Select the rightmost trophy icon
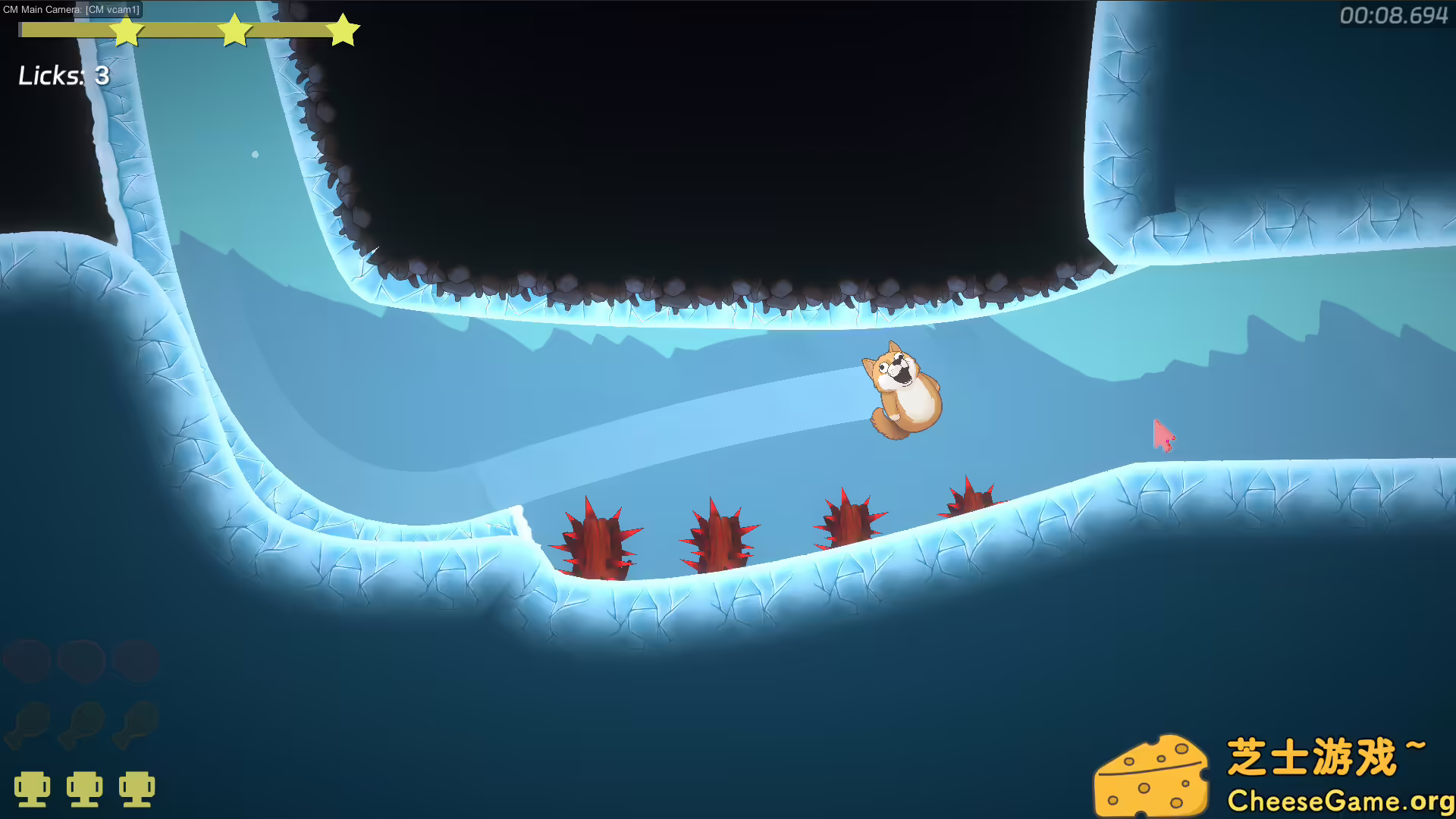Viewport: 1456px width, 819px height. (138, 788)
